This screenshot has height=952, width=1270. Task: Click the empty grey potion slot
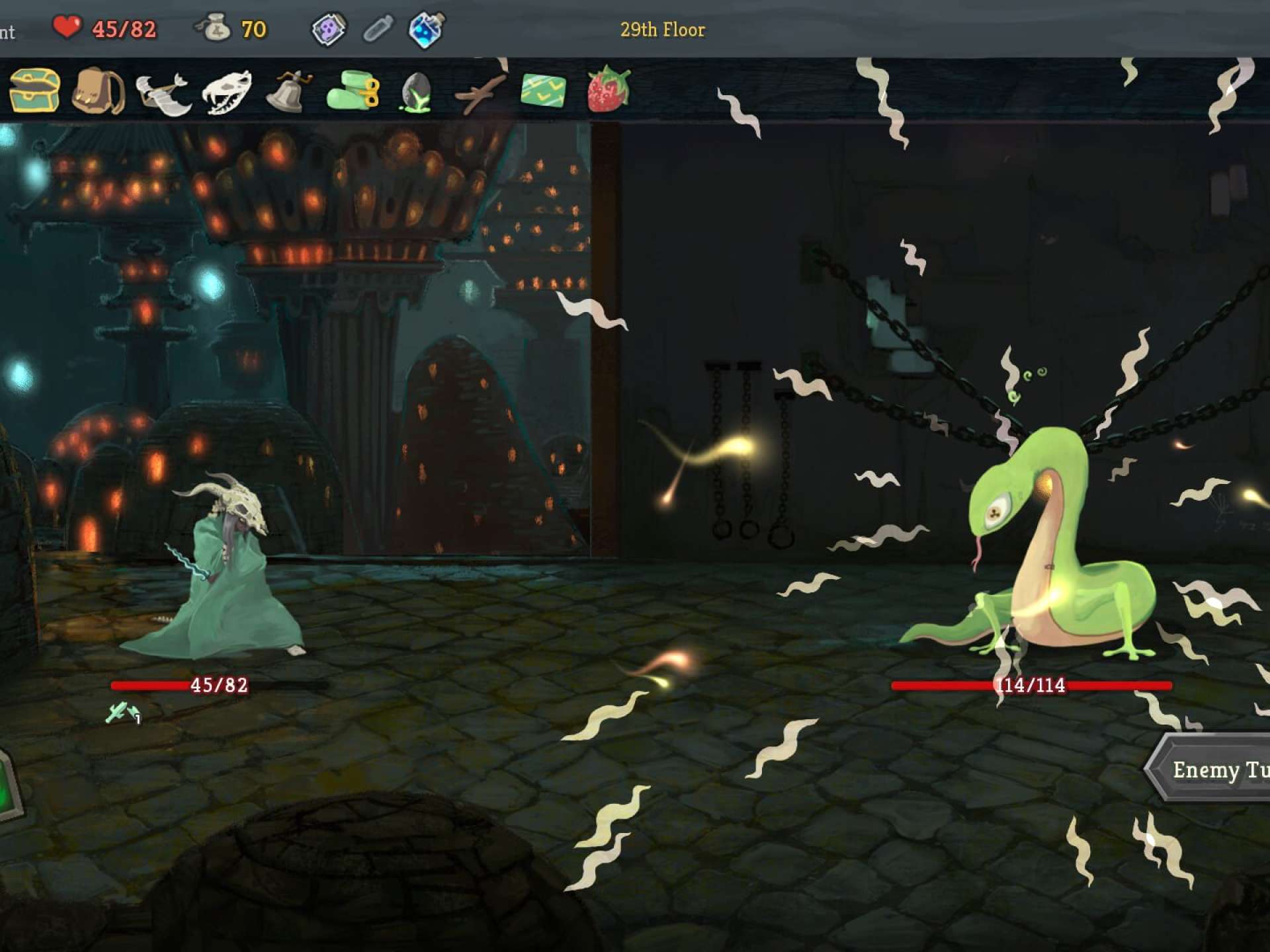(x=378, y=29)
